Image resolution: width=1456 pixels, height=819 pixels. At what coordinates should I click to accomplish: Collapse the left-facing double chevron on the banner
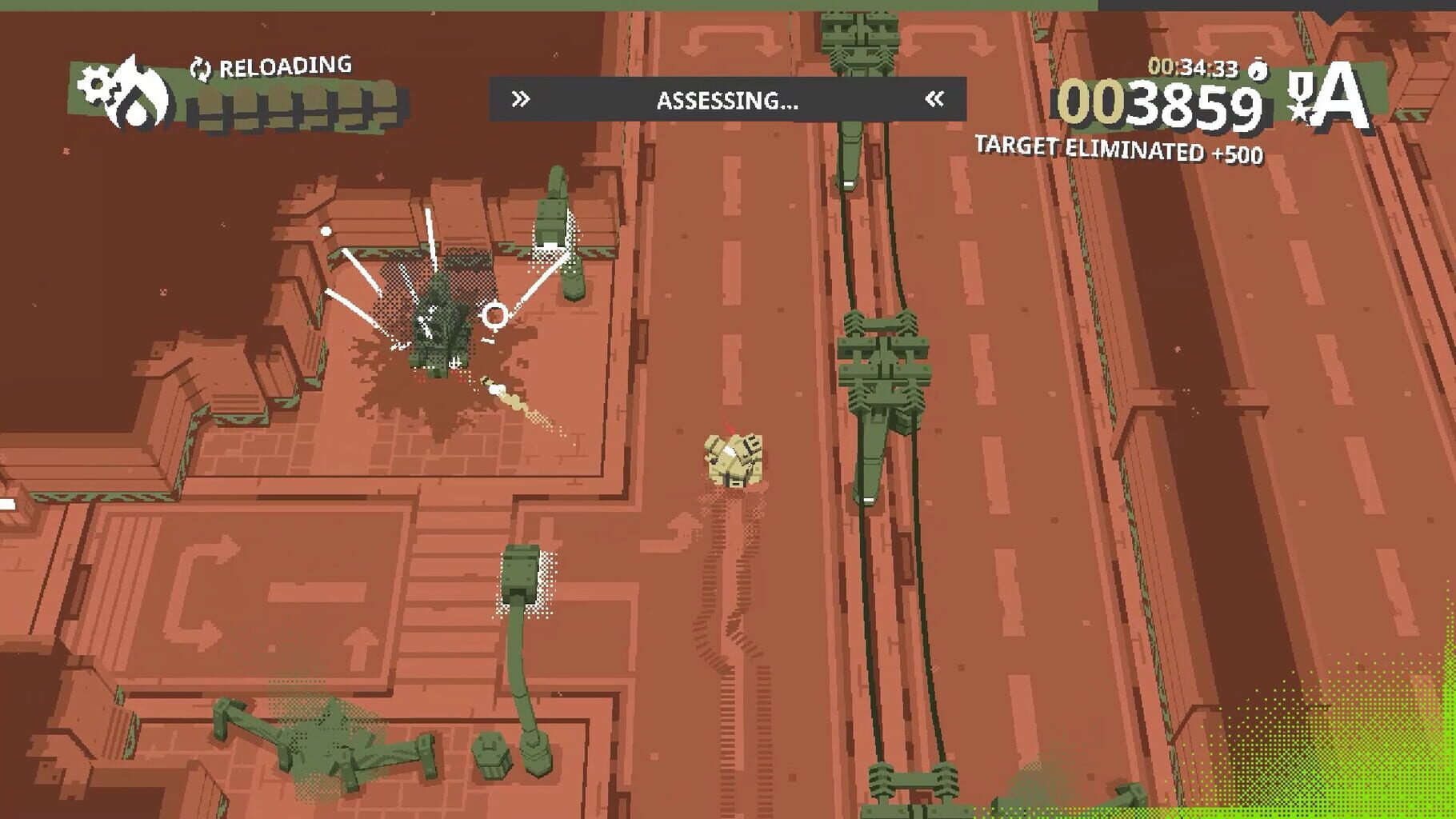934,98
